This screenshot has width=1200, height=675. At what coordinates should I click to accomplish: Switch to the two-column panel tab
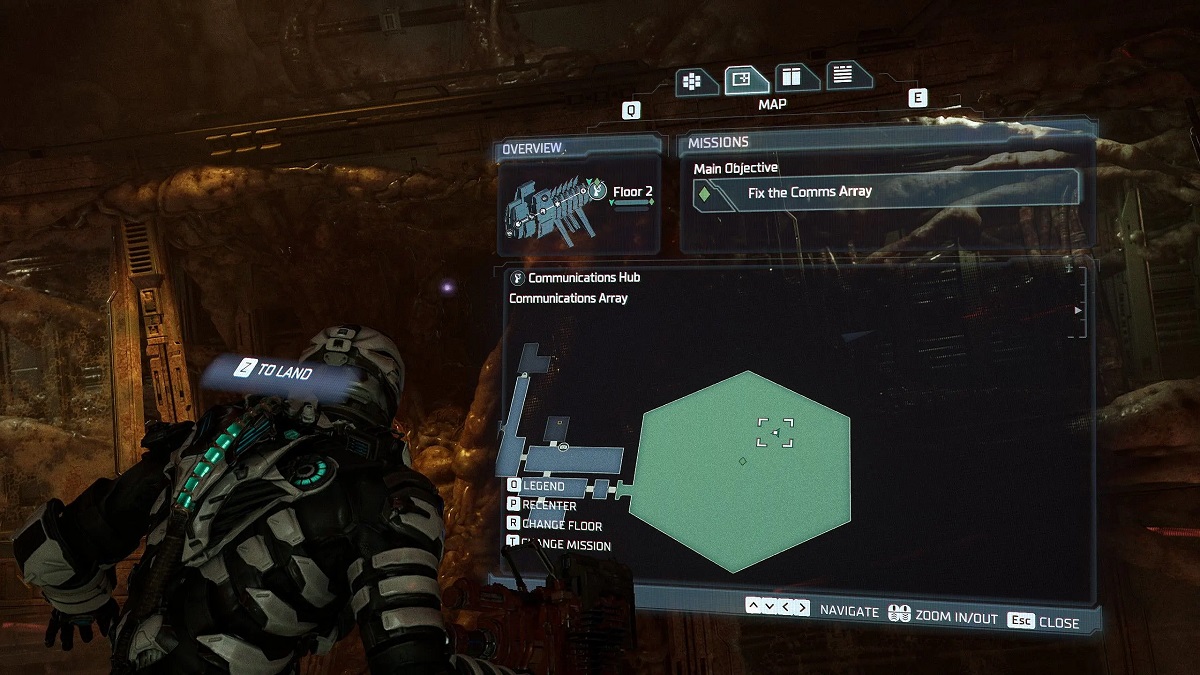[793, 77]
